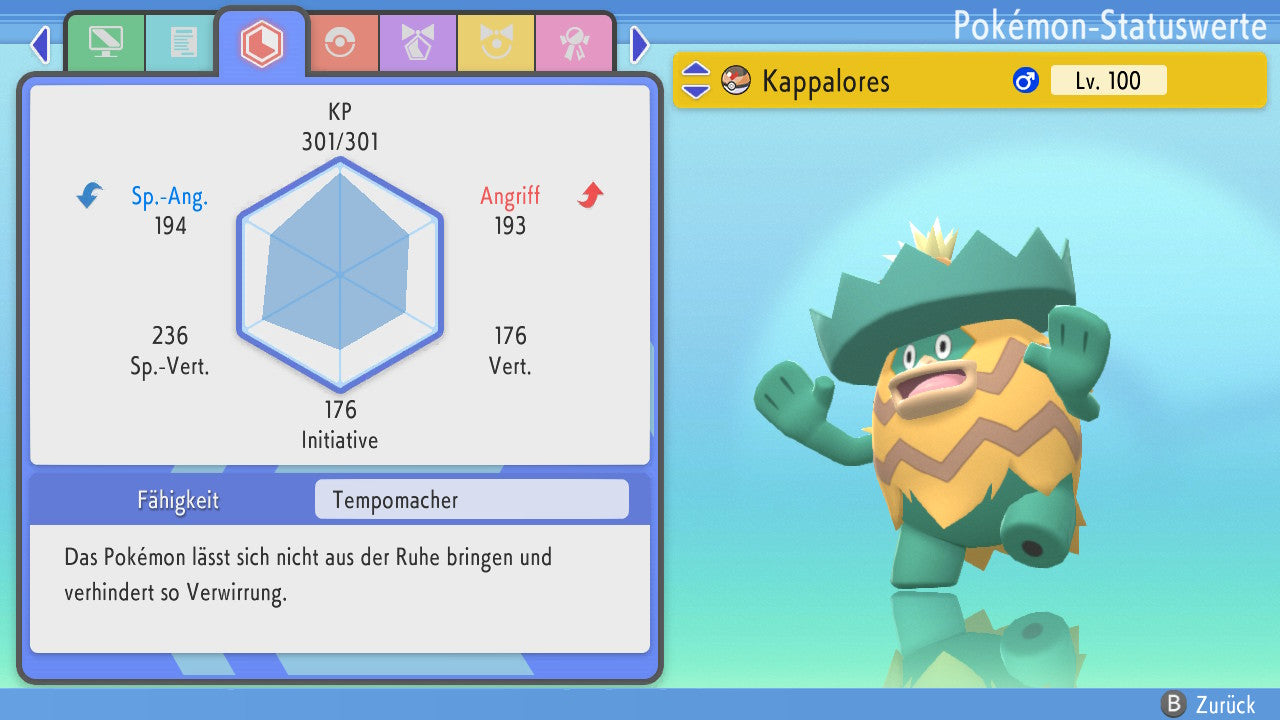This screenshot has width=1280, height=720.
Task: Switch to the green monitor summary tab
Action: [105, 42]
